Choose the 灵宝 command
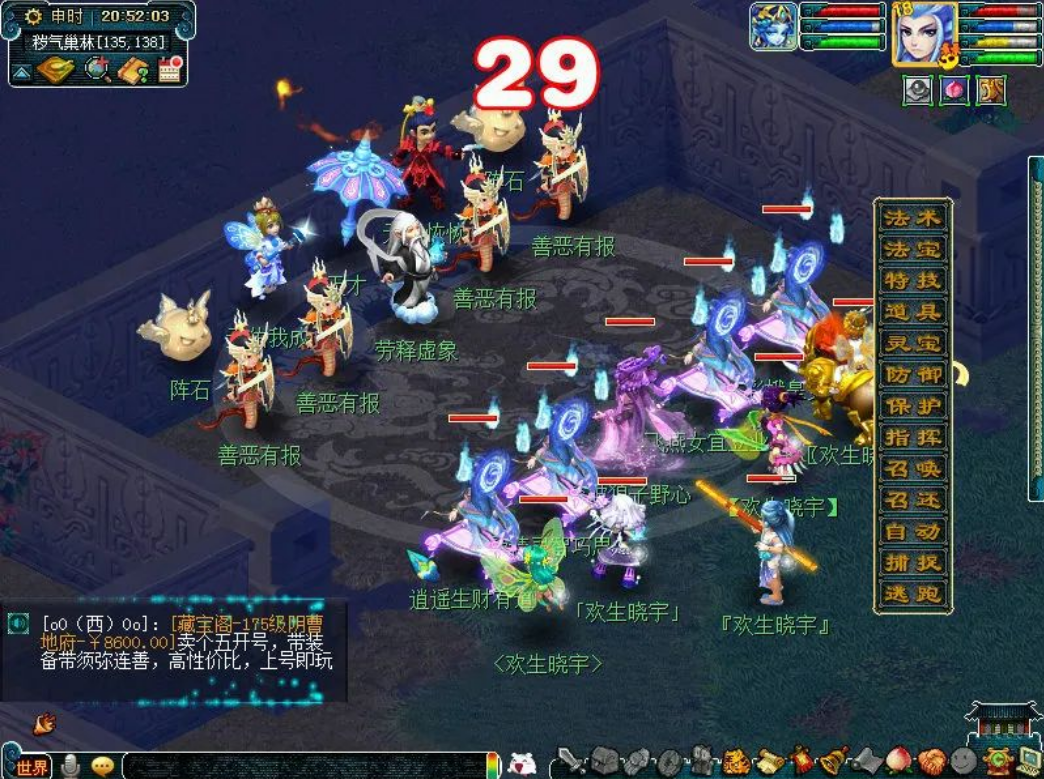1044x779 pixels. point(912,343)
